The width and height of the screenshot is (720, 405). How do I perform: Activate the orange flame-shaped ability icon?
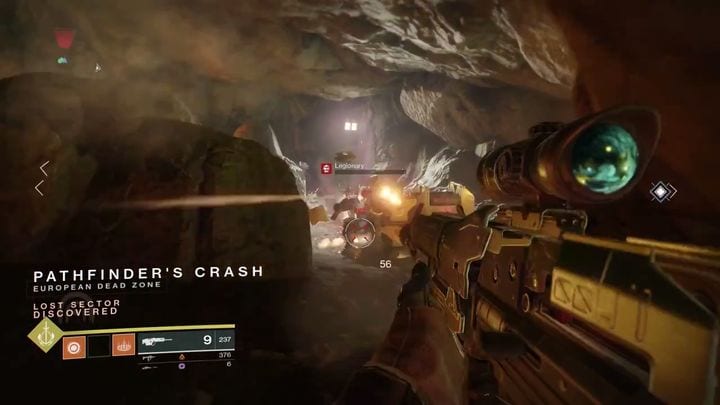click(x=124, y=347)
